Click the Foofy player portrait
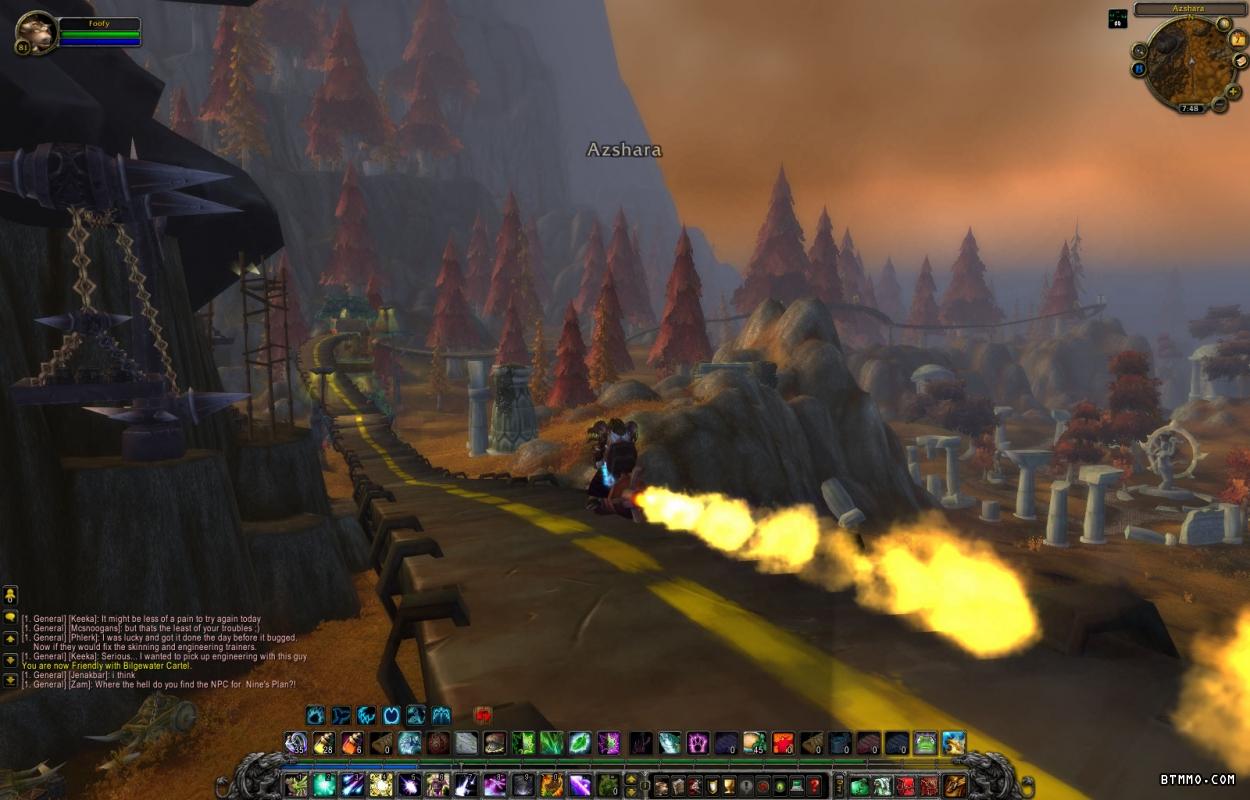This screenshot has width=1250, height=800. pyautogui.click(x=36, y=32)
